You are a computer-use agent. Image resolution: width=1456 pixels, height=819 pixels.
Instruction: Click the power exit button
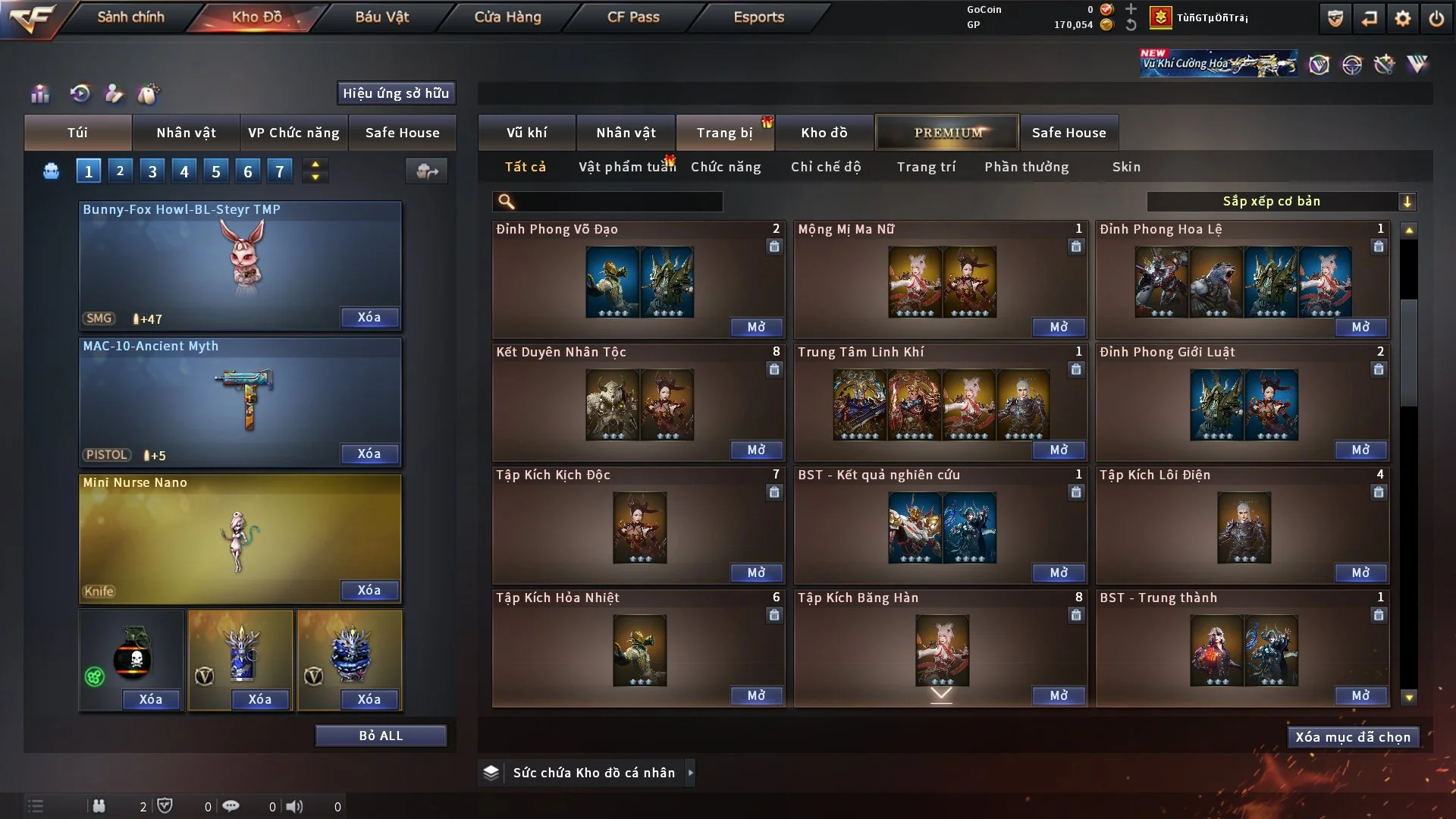coord(1436,18)
